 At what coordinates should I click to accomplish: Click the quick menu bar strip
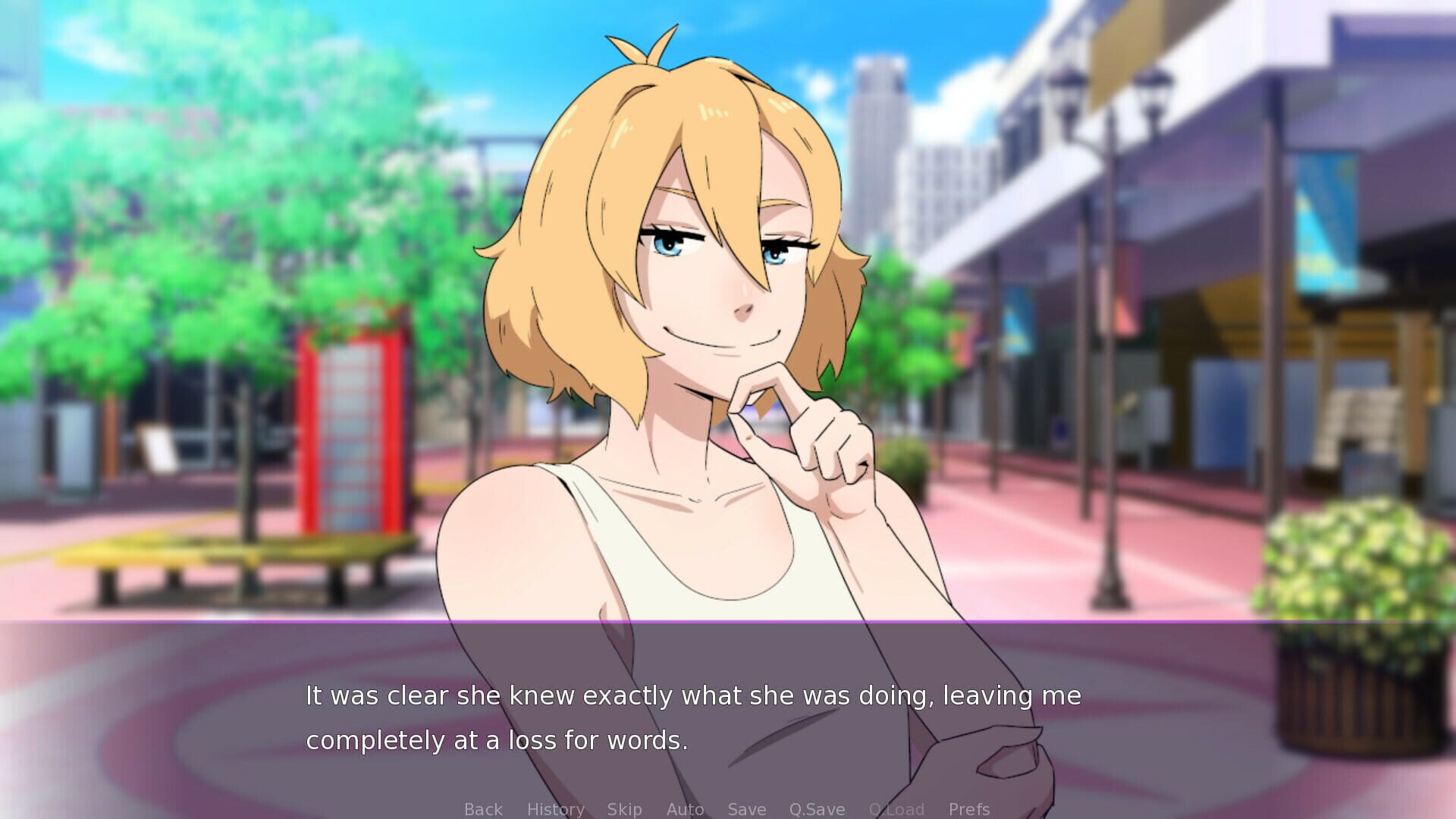coord(728,809)
